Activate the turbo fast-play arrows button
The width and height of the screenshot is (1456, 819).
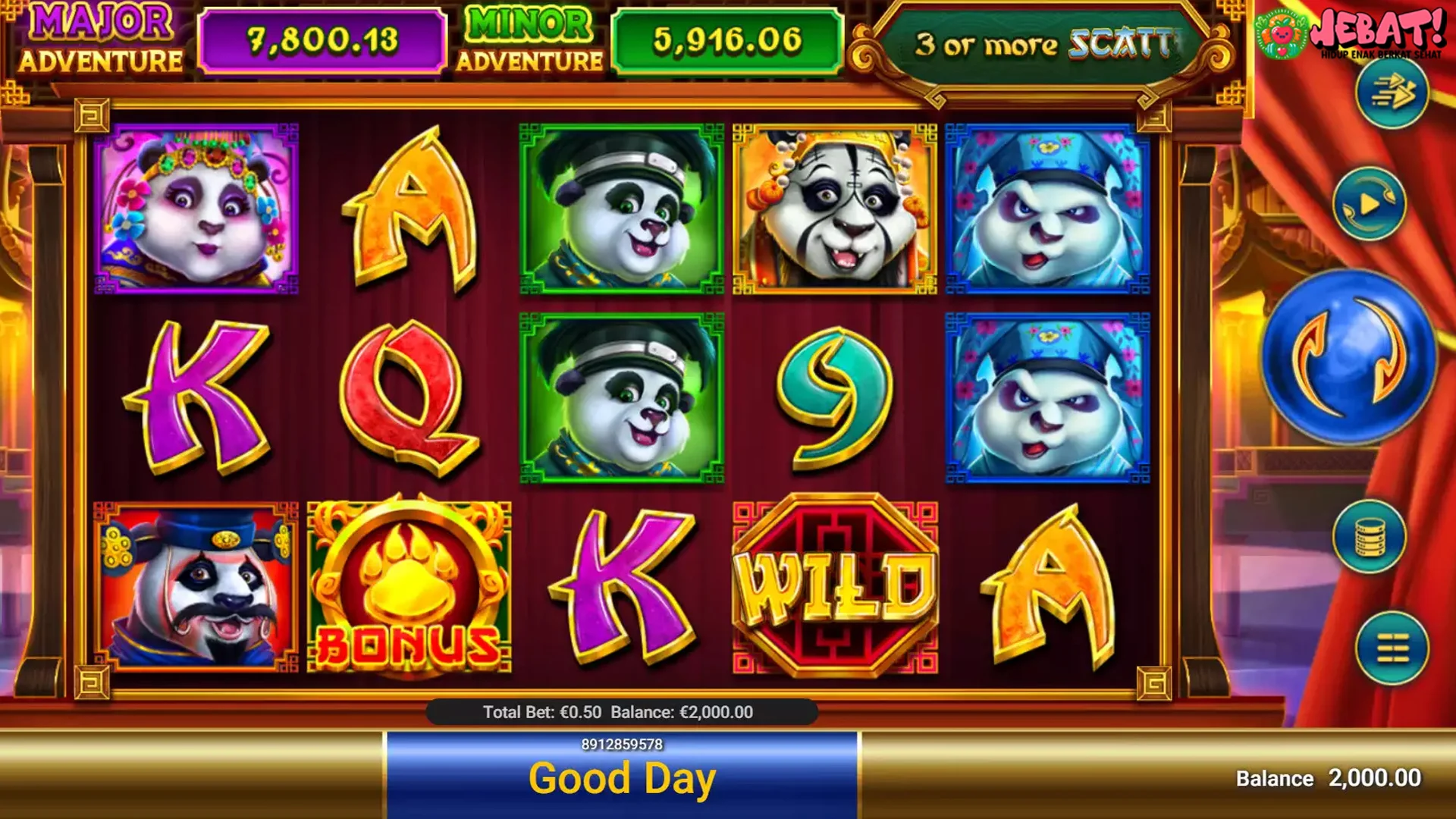point(1392,93)
